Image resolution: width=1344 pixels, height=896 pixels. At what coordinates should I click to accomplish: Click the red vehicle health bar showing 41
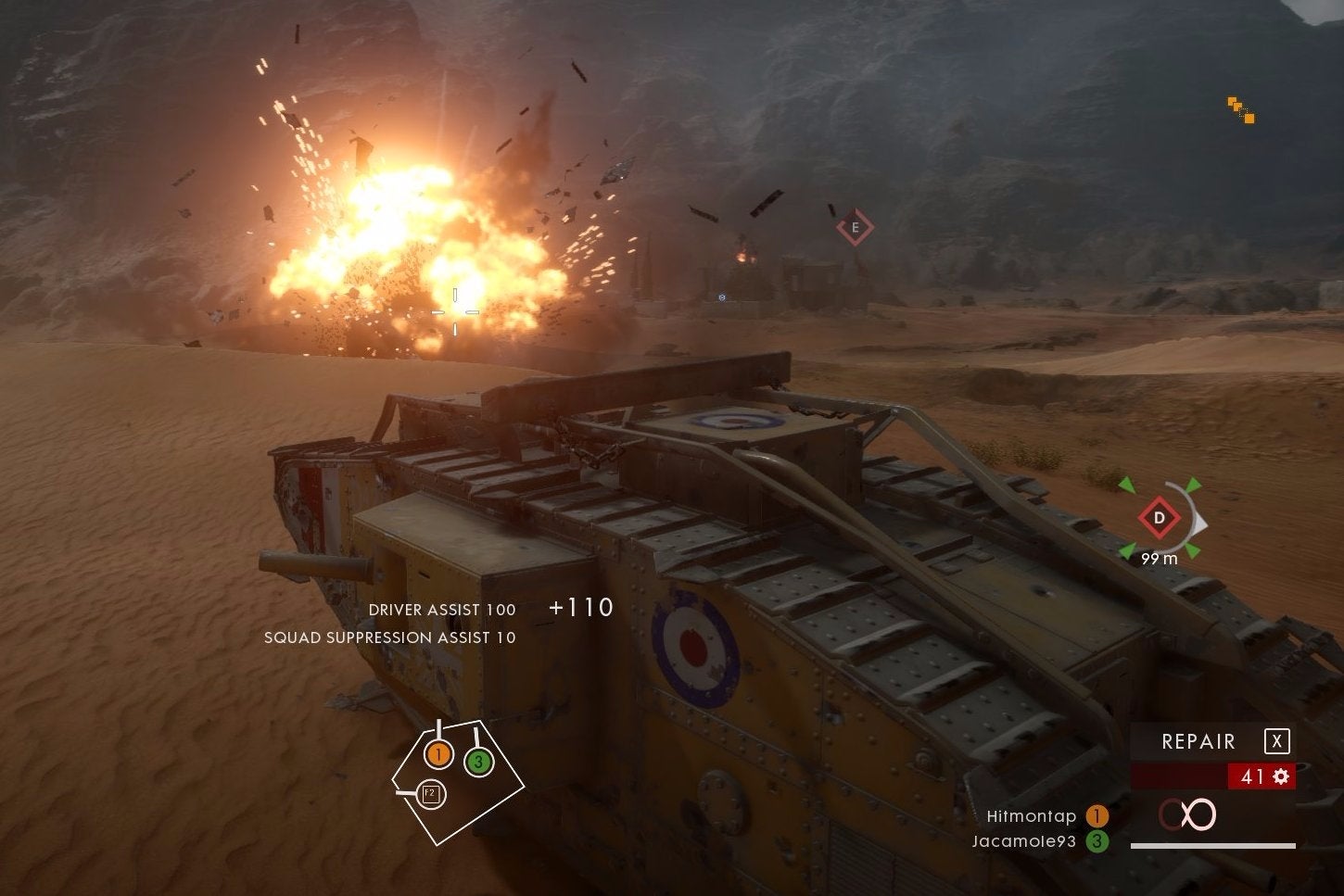[1196, 776]
